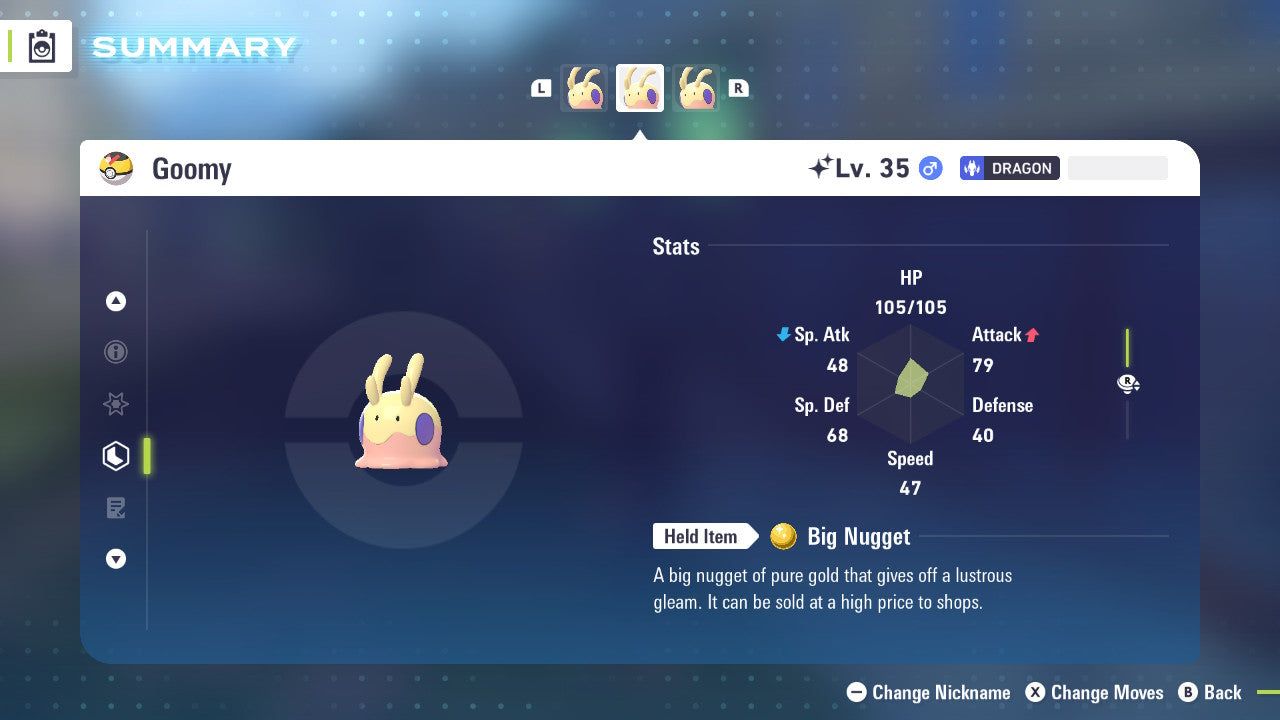Click the gold Big Nugget item icon
The width and height of the screenshot is (1280, 720).
click(x=785, y=536)
